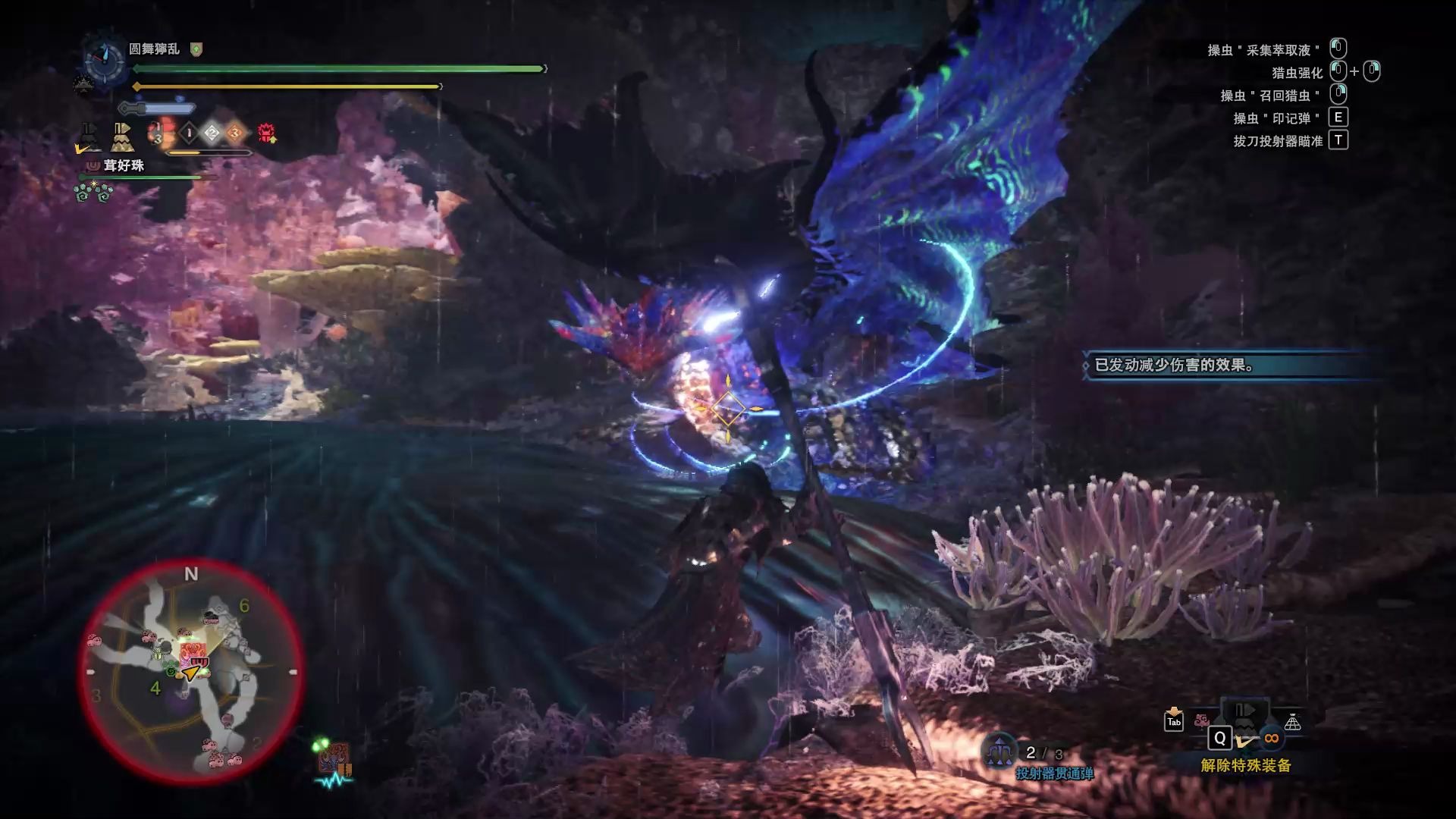Image resolution: width=1456 pixels, height=819 pixels.
Task: Select the capture net on the item bar
Action: coord(1292,723)
